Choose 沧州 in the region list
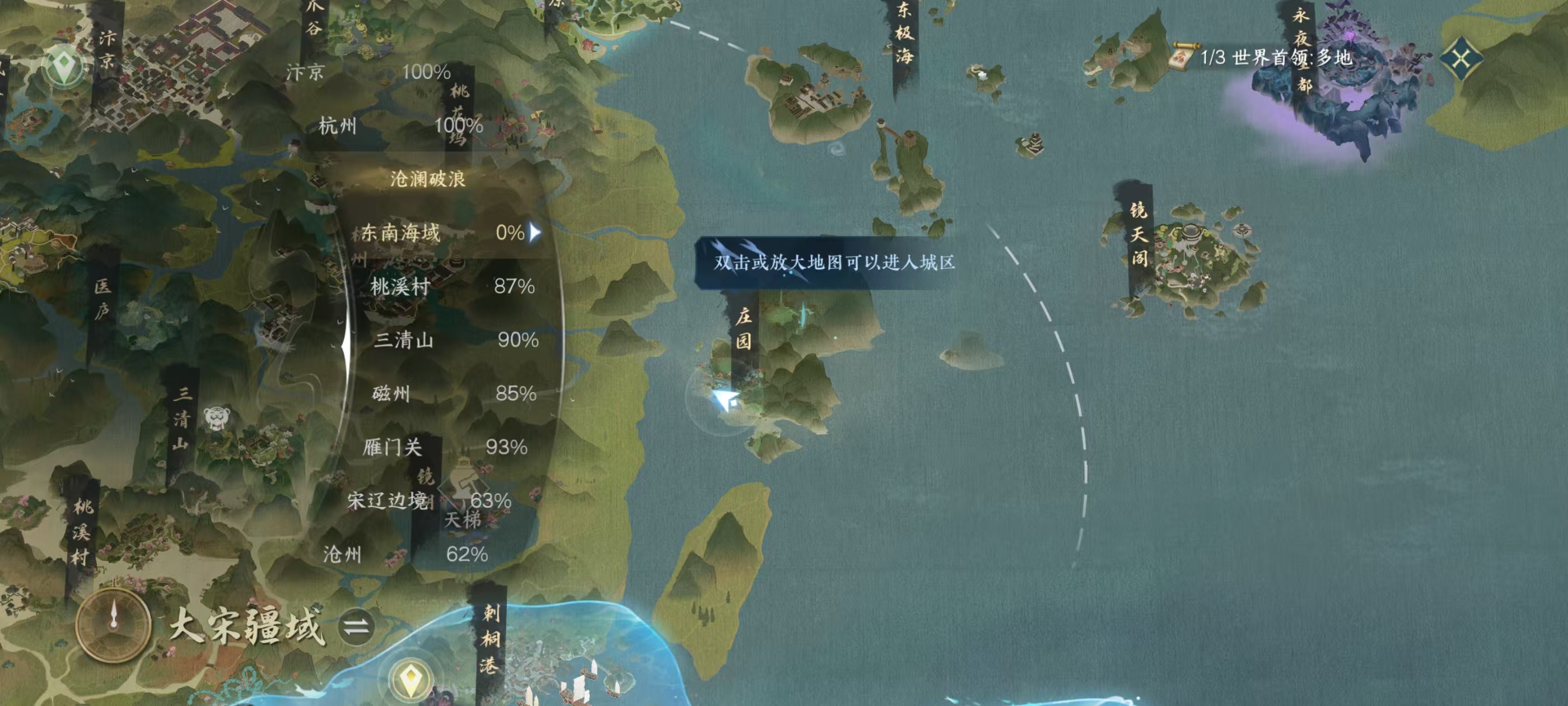This screenshot has height=706, width=1568. point(405,554)
